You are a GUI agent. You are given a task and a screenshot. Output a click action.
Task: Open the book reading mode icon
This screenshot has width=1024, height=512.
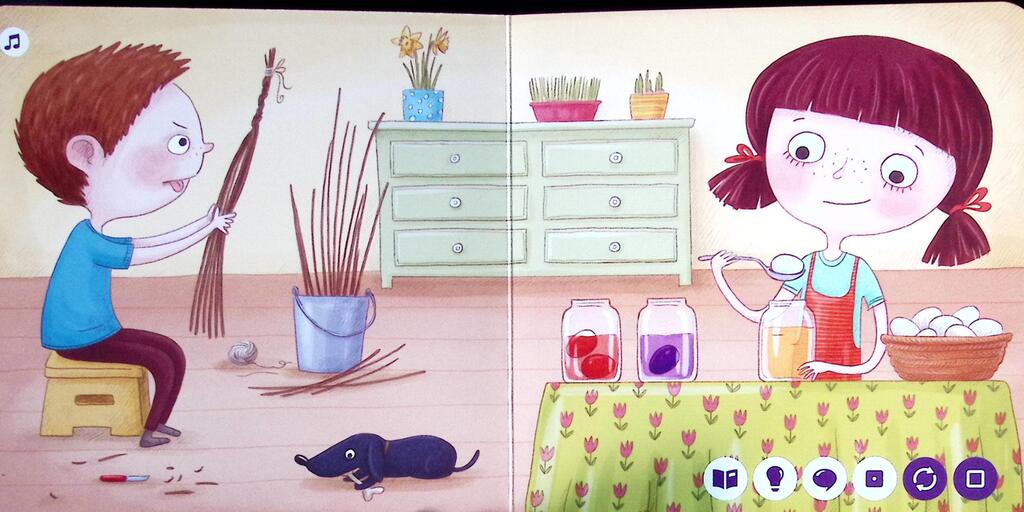click(725, 479)
